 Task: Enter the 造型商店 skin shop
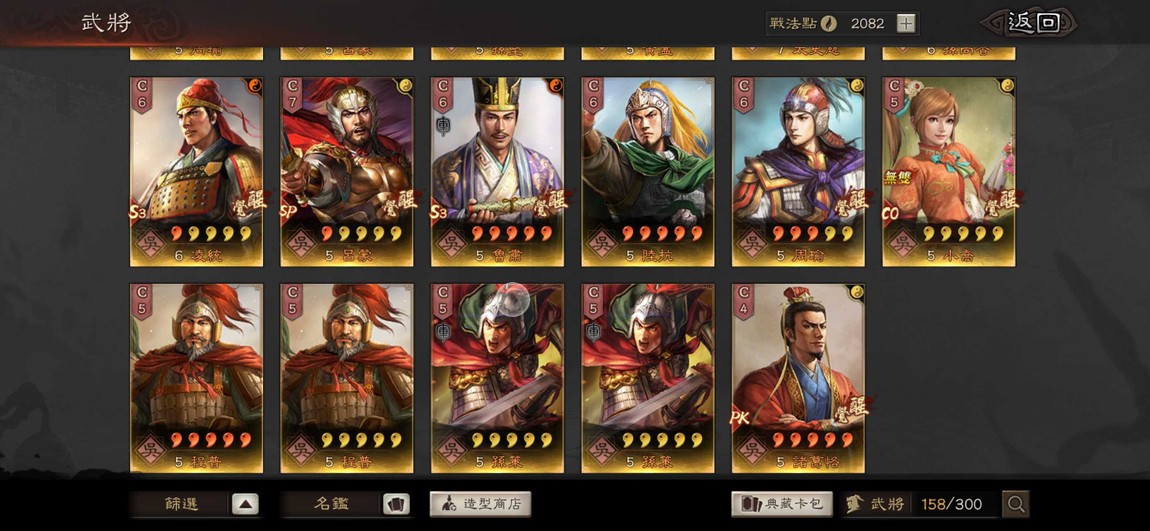coord(480,504)
